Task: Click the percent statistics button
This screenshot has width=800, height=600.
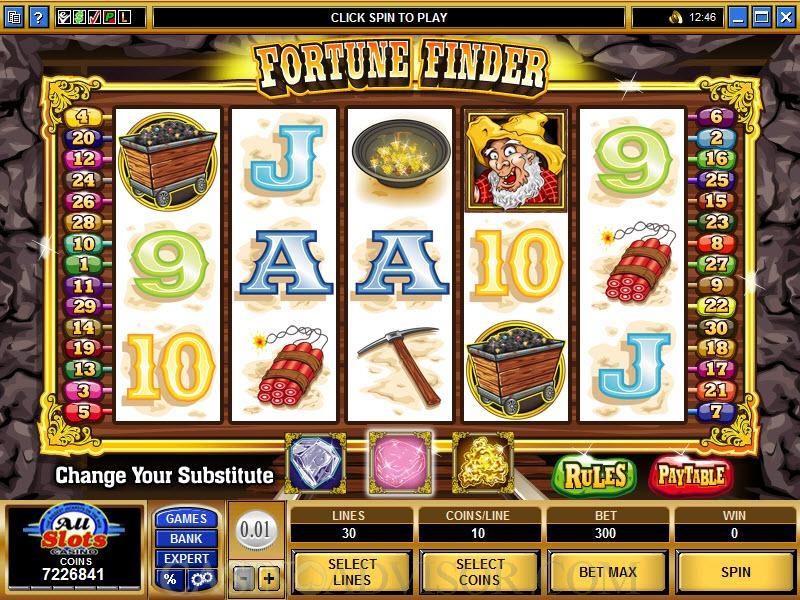Action: tap(171, 579)
